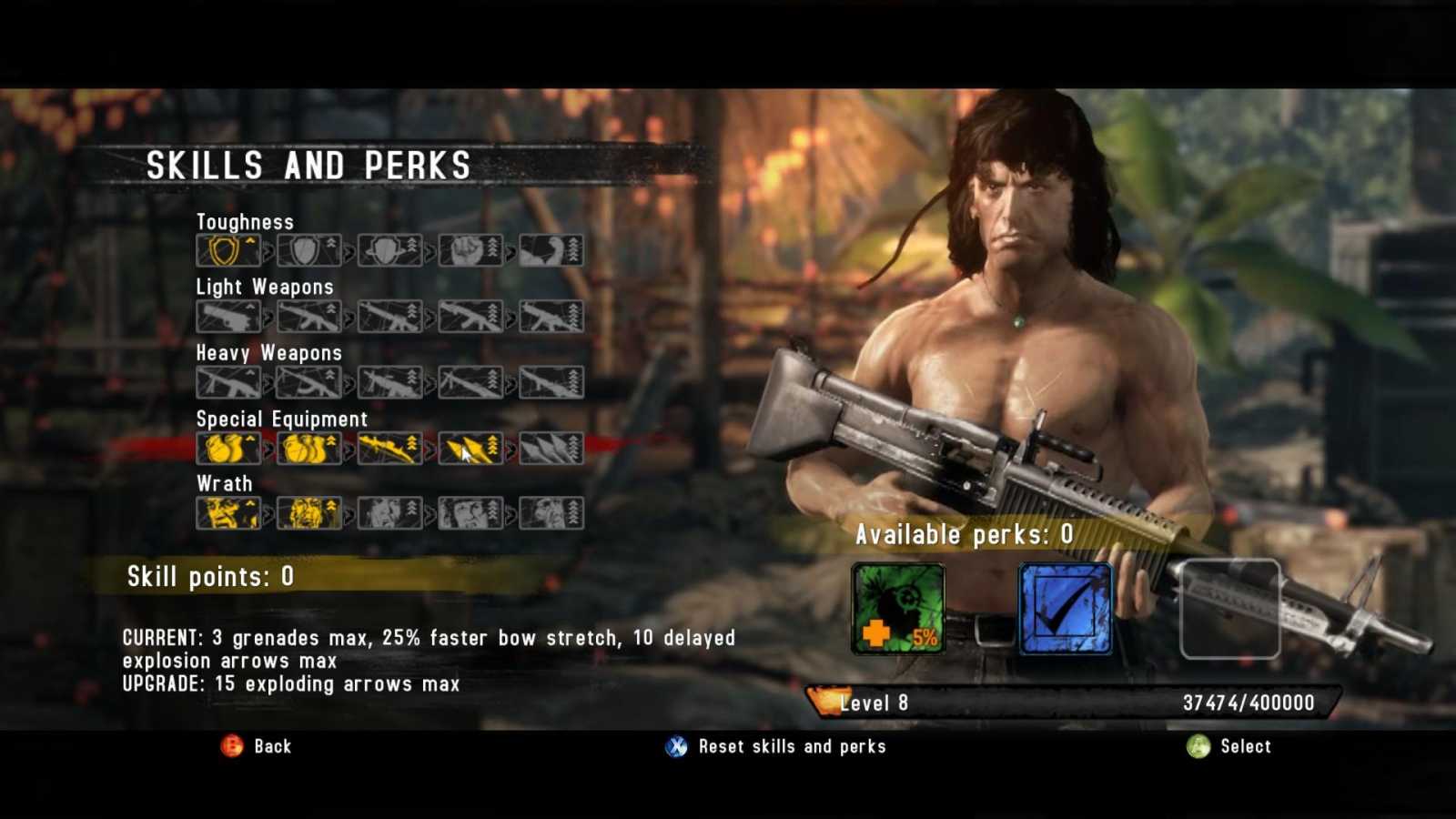Choose the second Wrath skill icon
The width and height of the screenshot is (1456, 819).
point(309,513)
